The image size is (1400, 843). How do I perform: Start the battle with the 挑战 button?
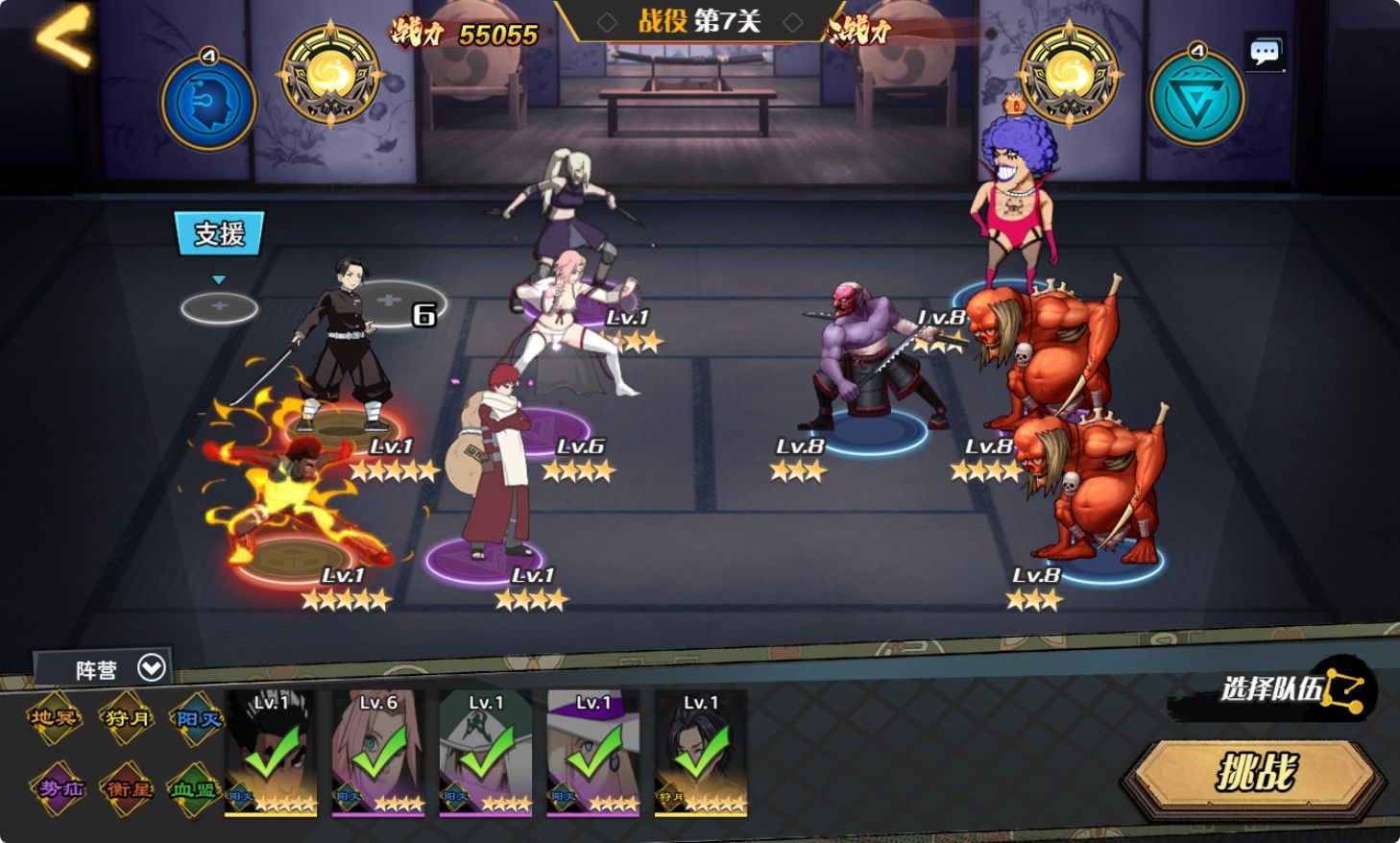pyautogui.click(x=1257, y=771)
